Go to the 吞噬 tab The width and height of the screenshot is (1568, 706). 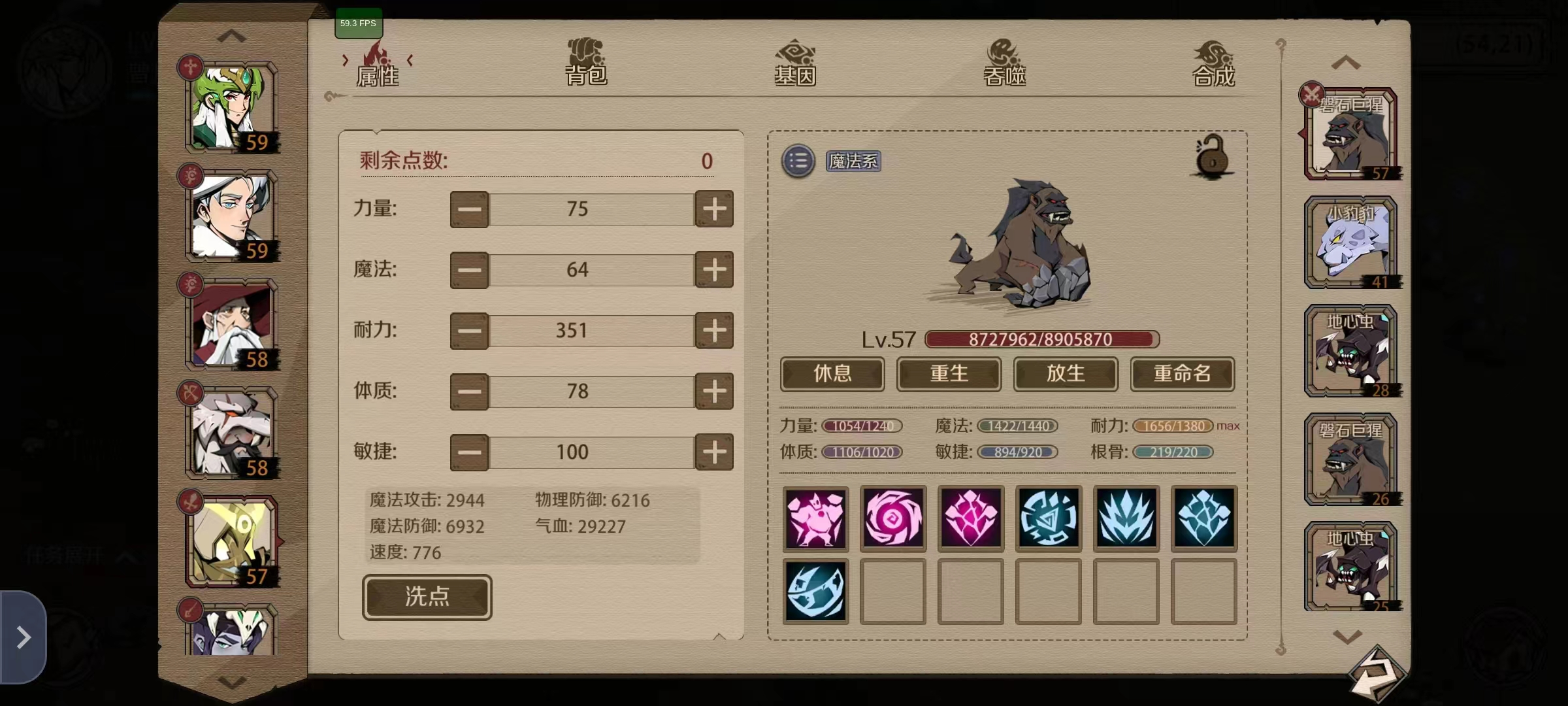click(x=1004, y=63)
